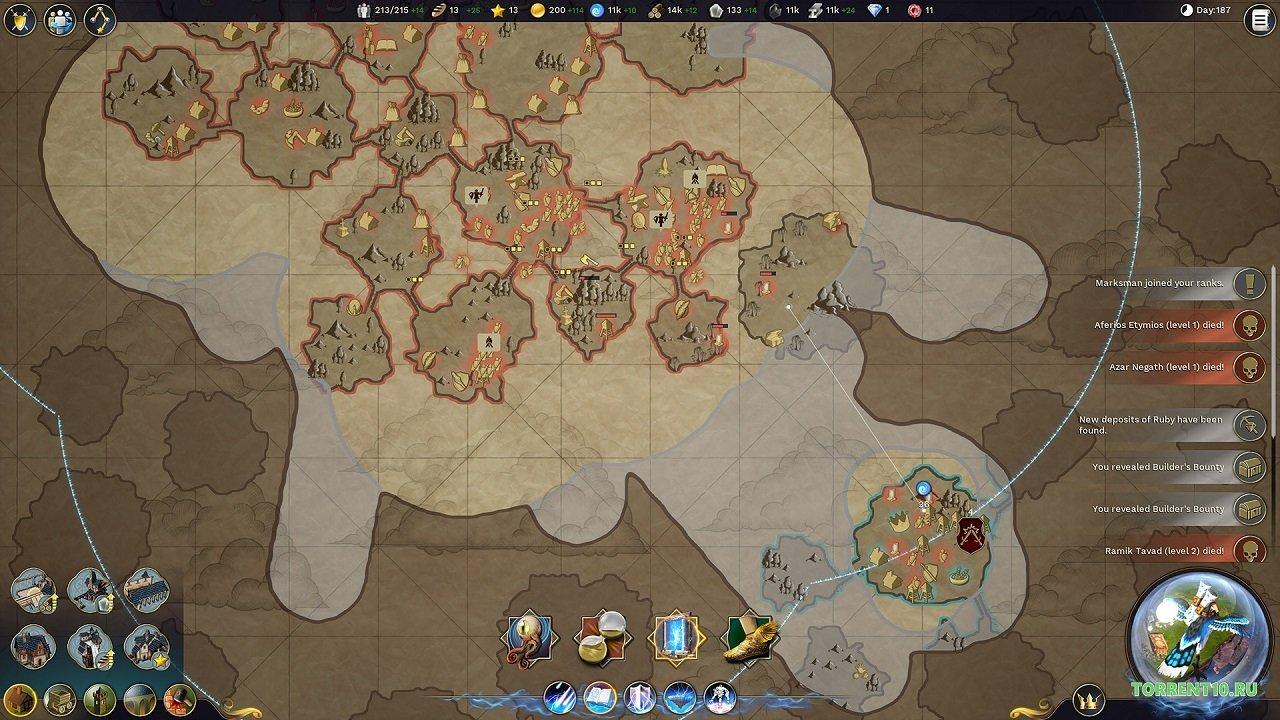This screenshot has width=1280, height=720.
Task: Choose the building with gold star badge
Action: pyautogui.click(x=146, y=647)
